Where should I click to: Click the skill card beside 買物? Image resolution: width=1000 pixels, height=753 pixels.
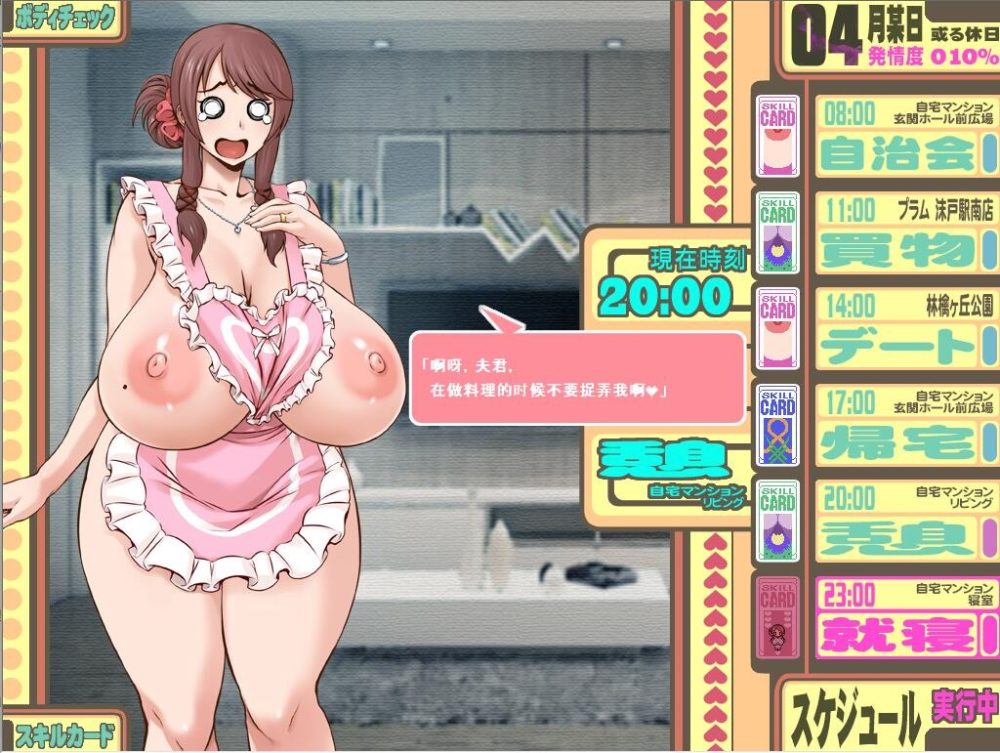pyautogui.click(x=778, y=232)
